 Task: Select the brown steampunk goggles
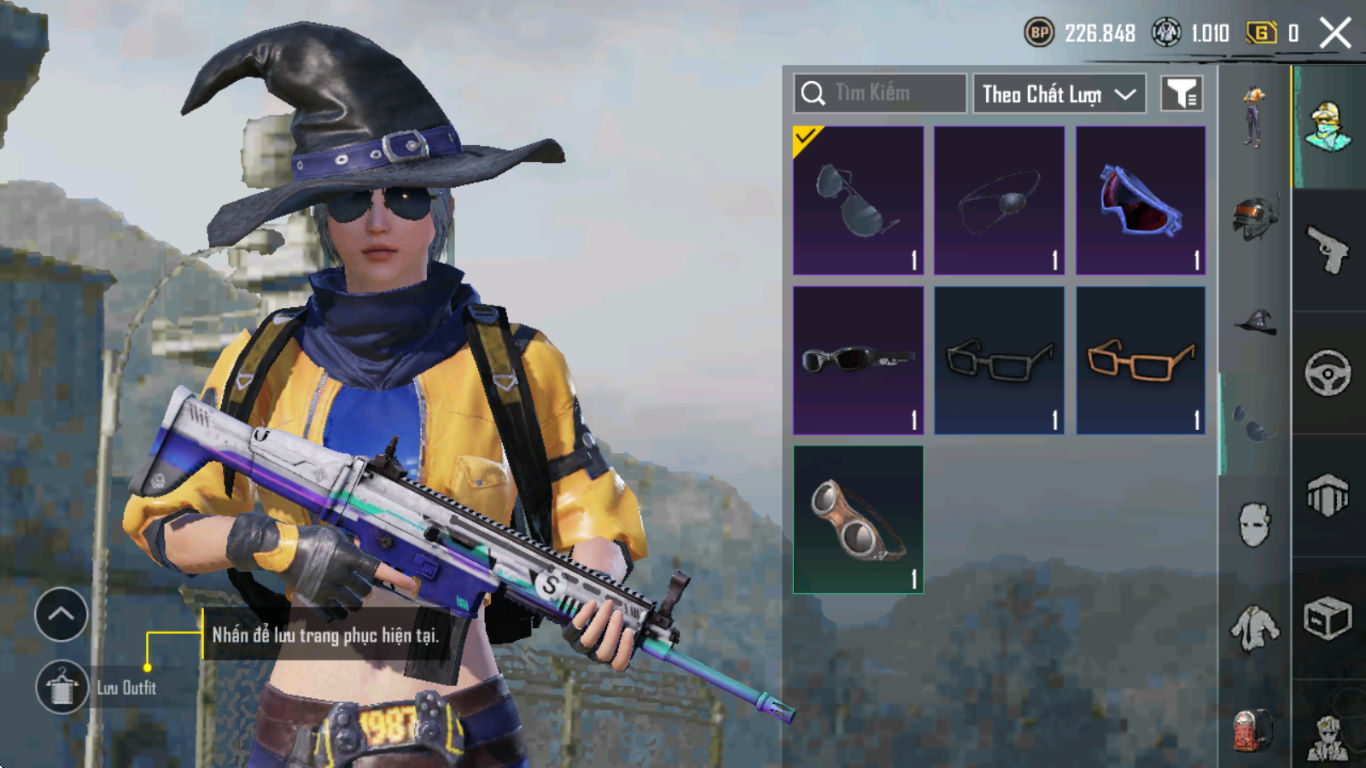click(858, 520)
